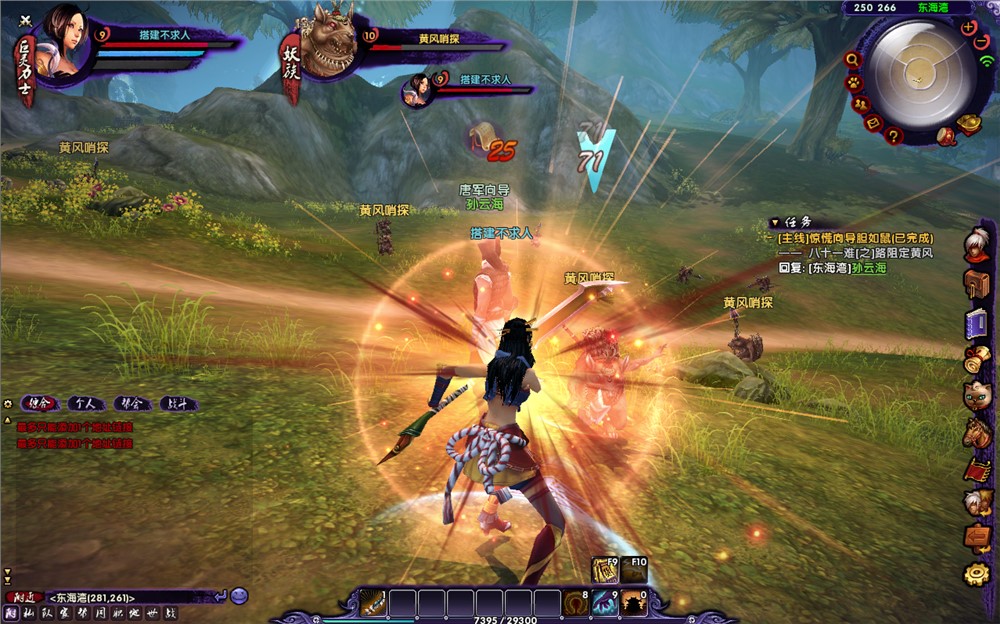This screenshot has height=624, width=1000.
Task: Open the paw print pet icon
Action: 853,82
